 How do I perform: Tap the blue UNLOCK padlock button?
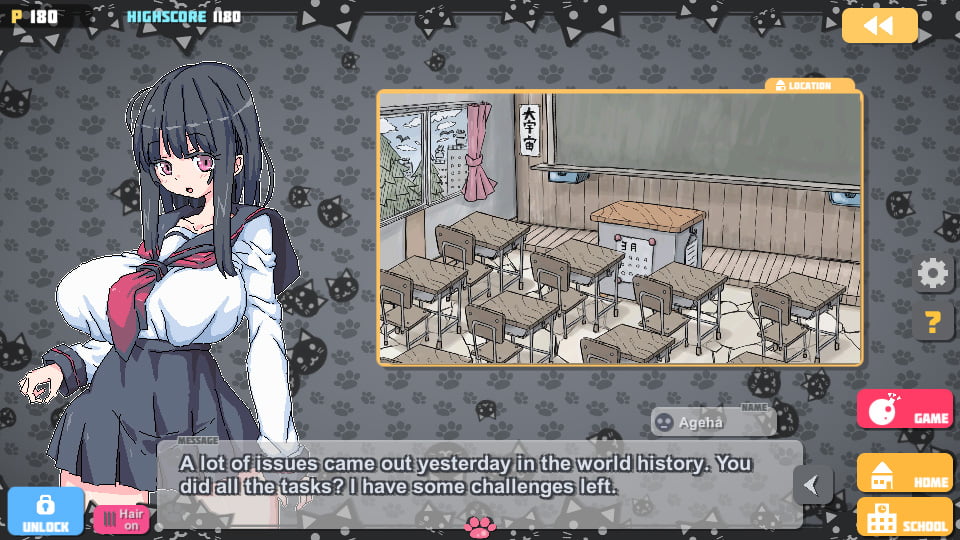pyautogui.click(x=45, y=511)
